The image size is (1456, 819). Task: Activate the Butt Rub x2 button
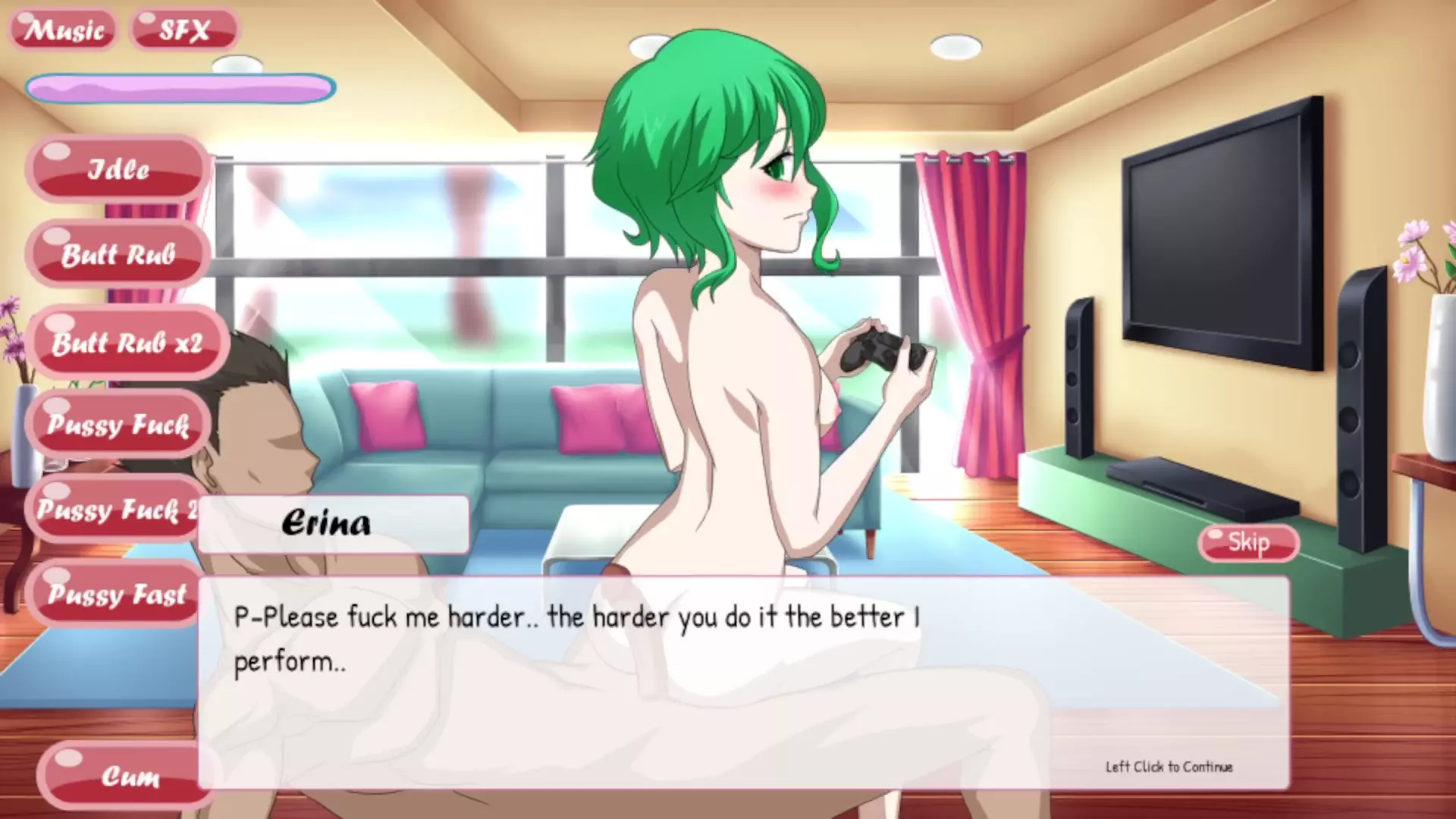tap(127, 343)
